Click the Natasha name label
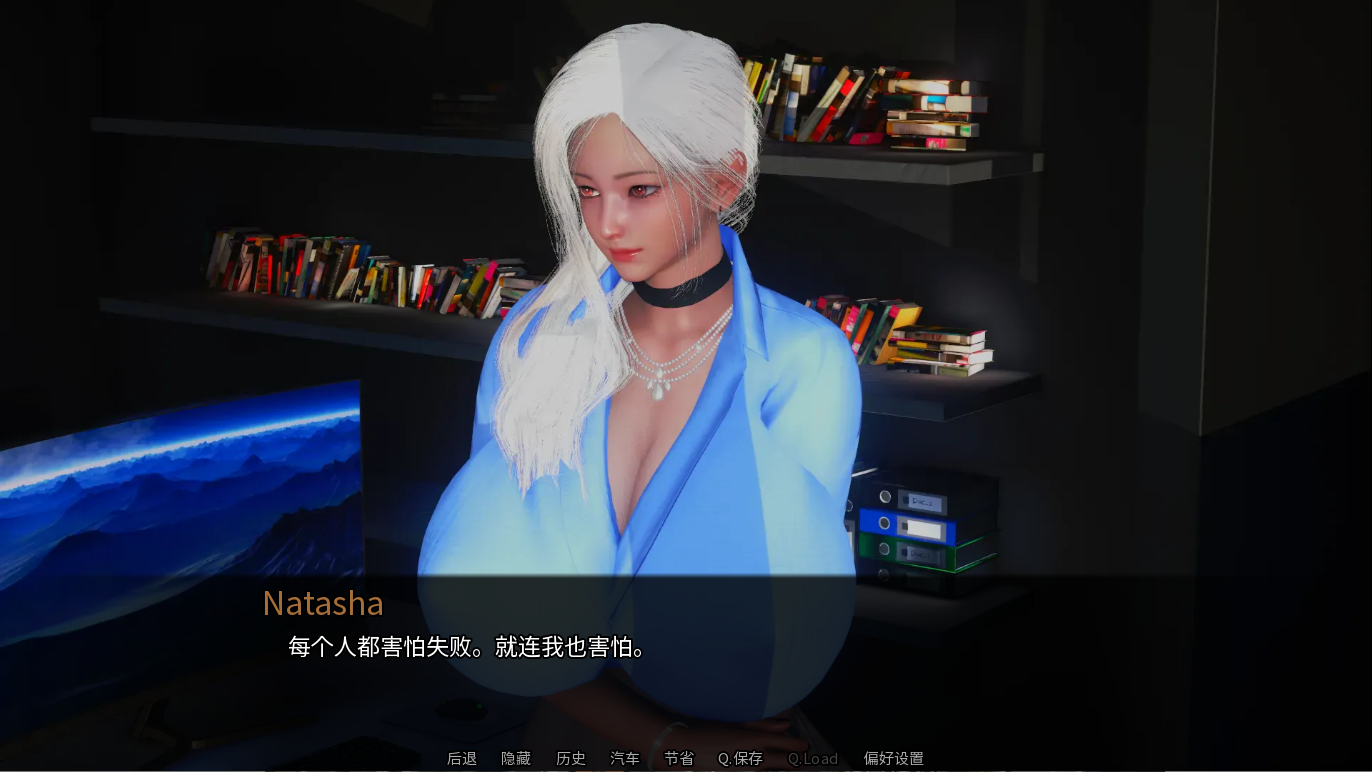This screenshot has width=1372, height=772. pyautogui.click(x=323, y=603)
